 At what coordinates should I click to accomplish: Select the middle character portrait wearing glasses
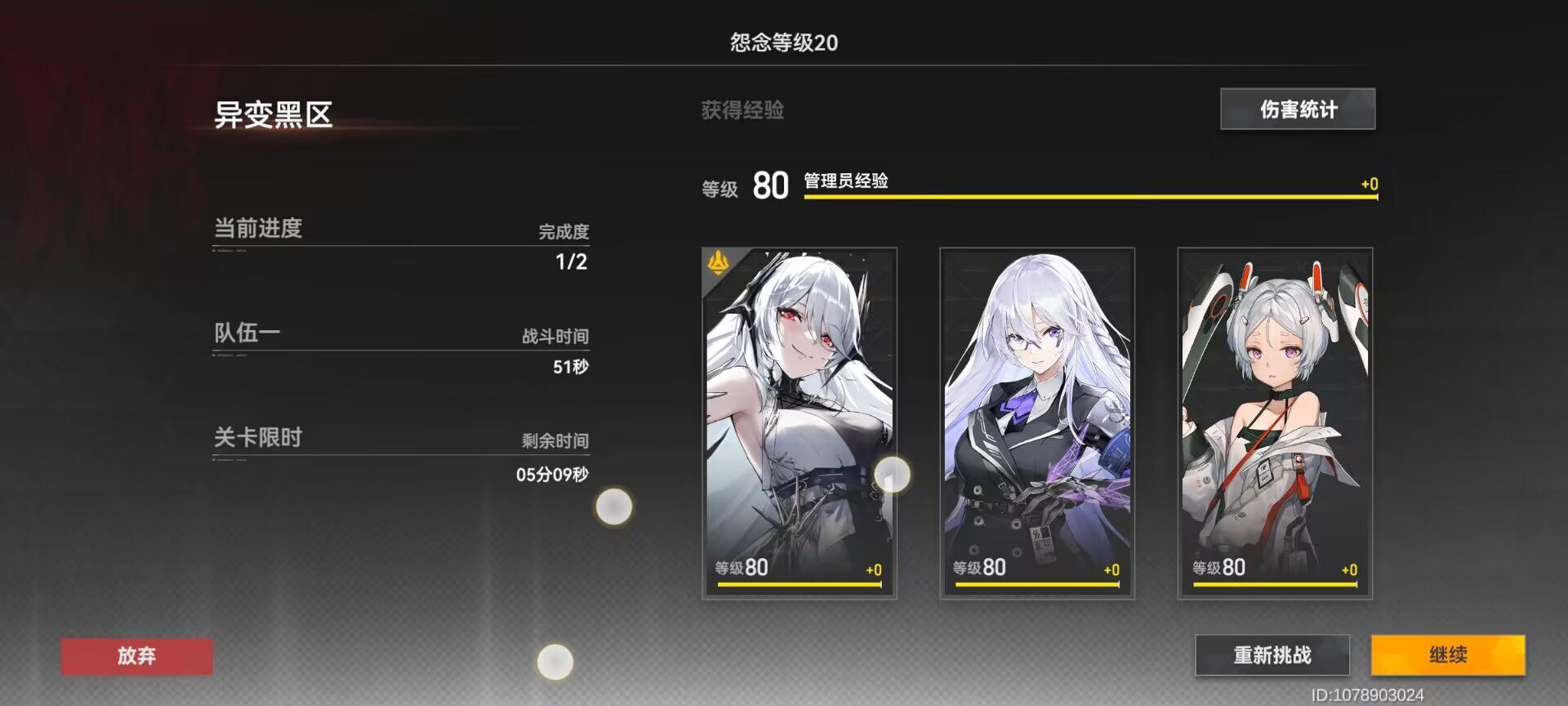point(1035,392)
